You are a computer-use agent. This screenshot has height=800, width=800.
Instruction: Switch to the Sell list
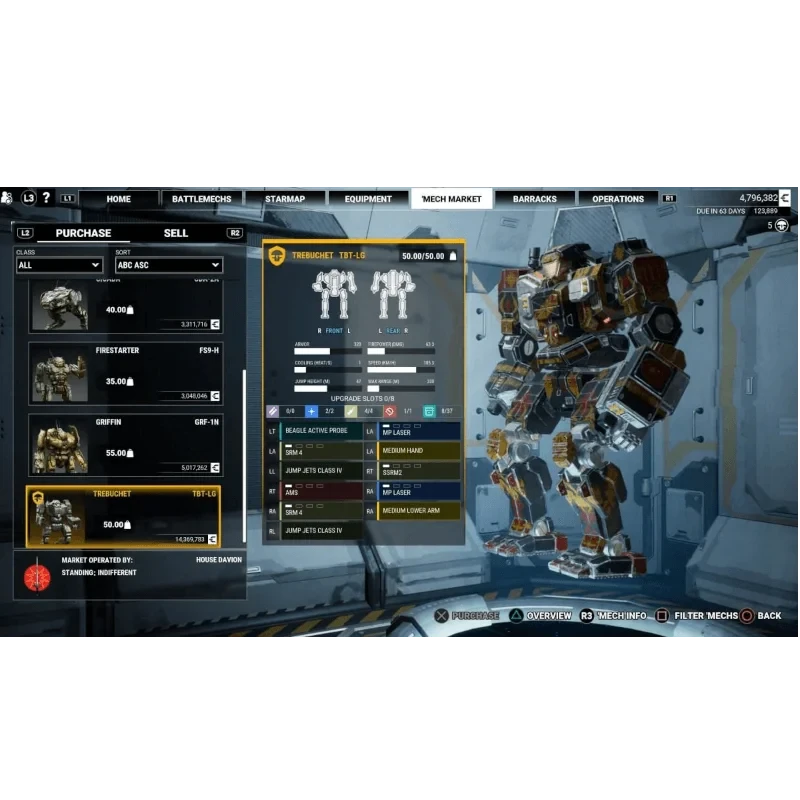coord(176,233)
